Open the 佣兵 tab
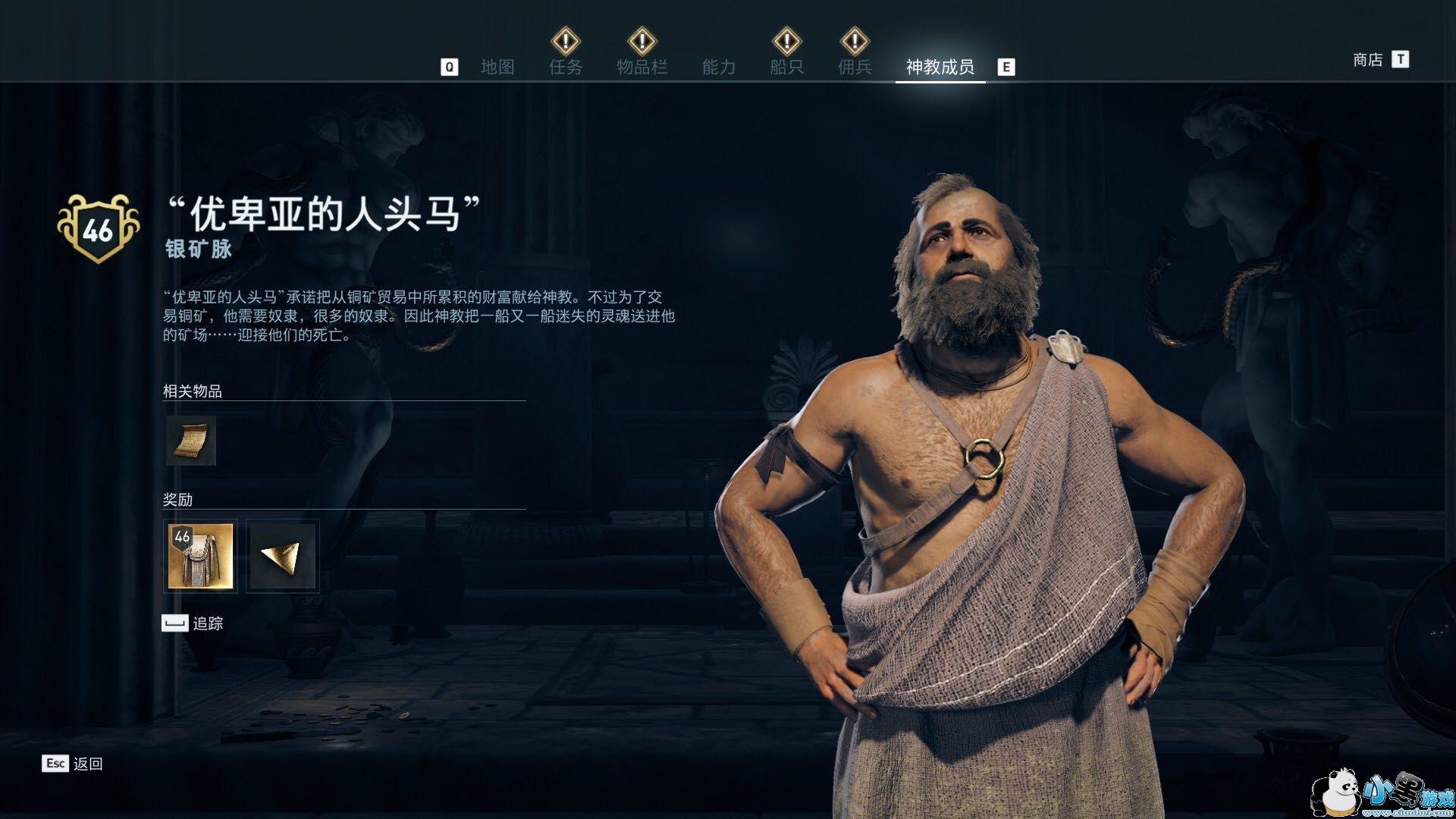1456x819 pixels. pyautogui.click(x=855, y=67)
